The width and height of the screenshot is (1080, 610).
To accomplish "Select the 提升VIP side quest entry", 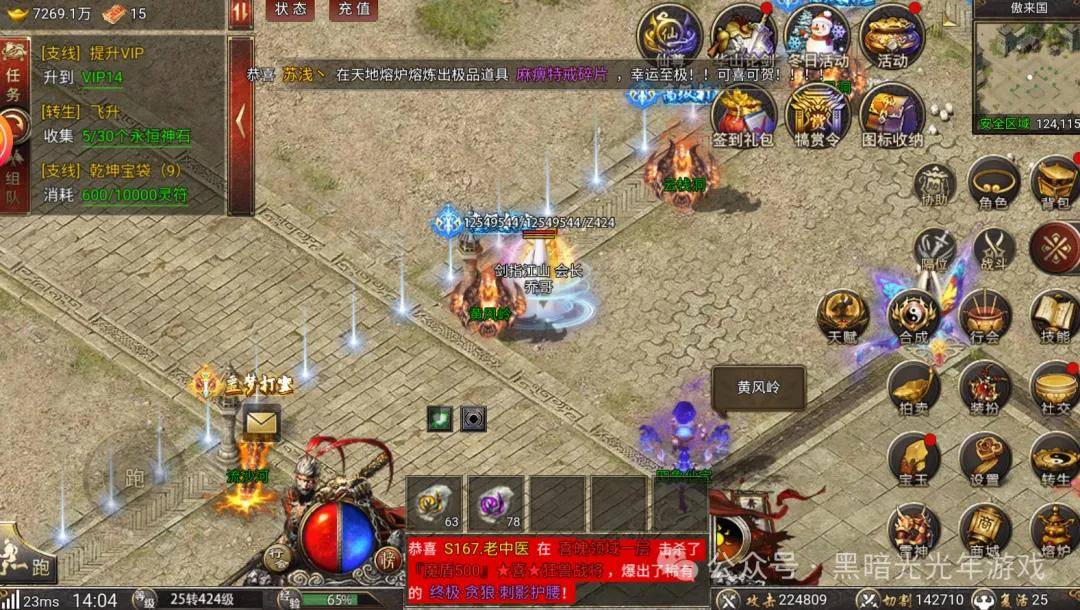I will click(108, 52).
